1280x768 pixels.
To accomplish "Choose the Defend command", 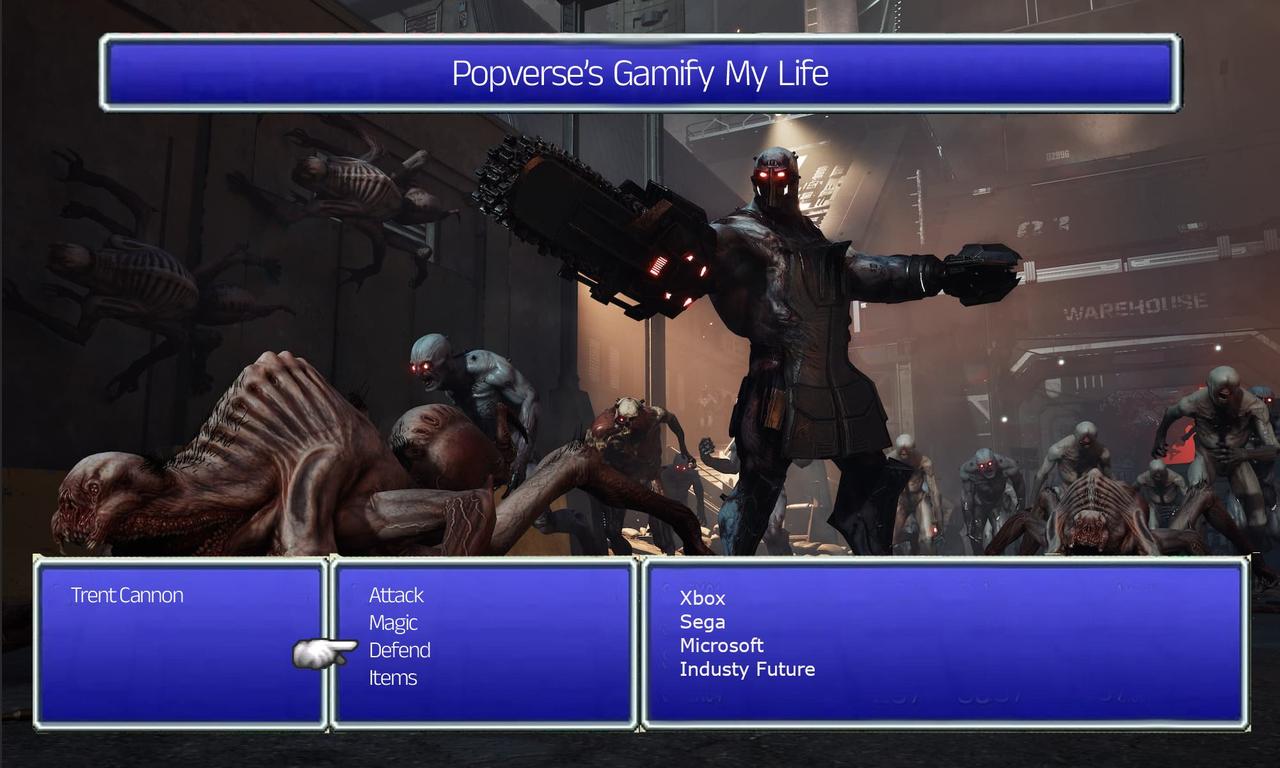I will (x=399, y=650).
